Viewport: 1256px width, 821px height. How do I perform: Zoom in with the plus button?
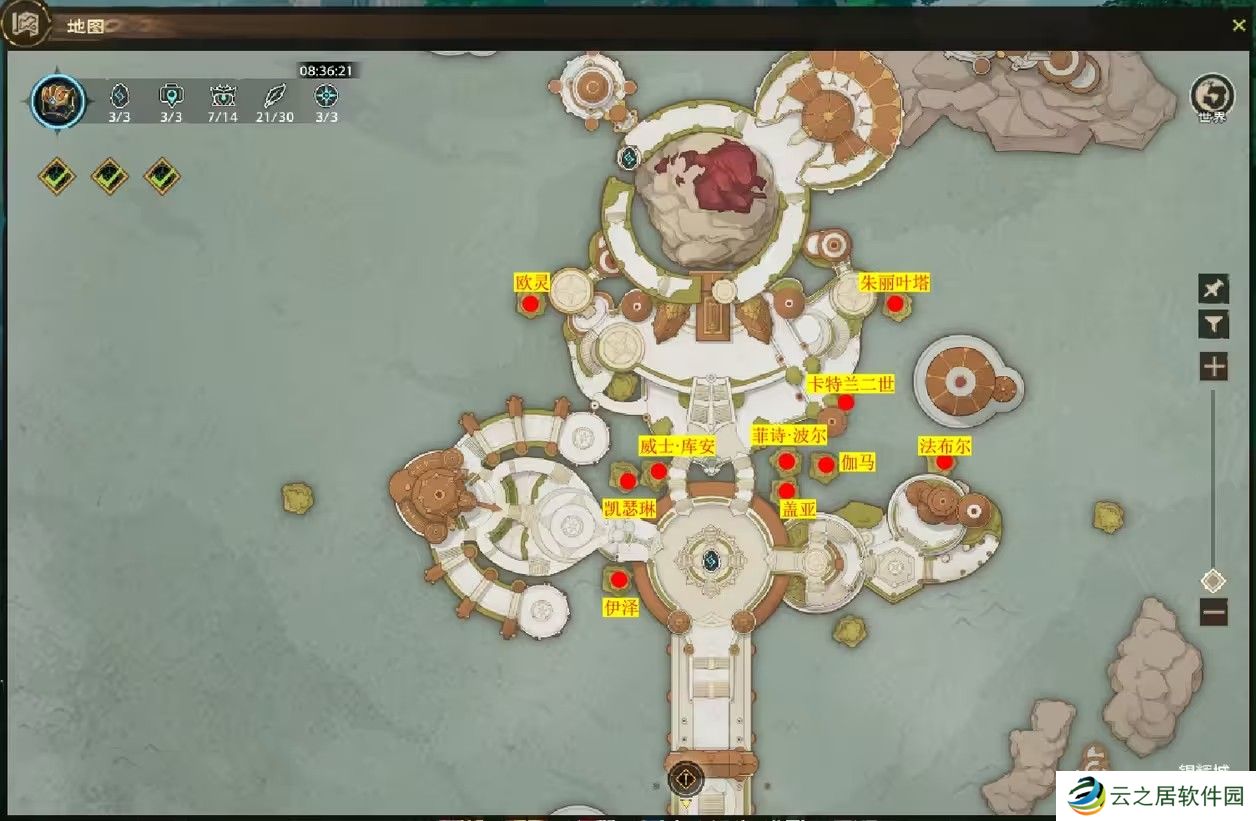pyautogui.click(x=1213, y=367)
